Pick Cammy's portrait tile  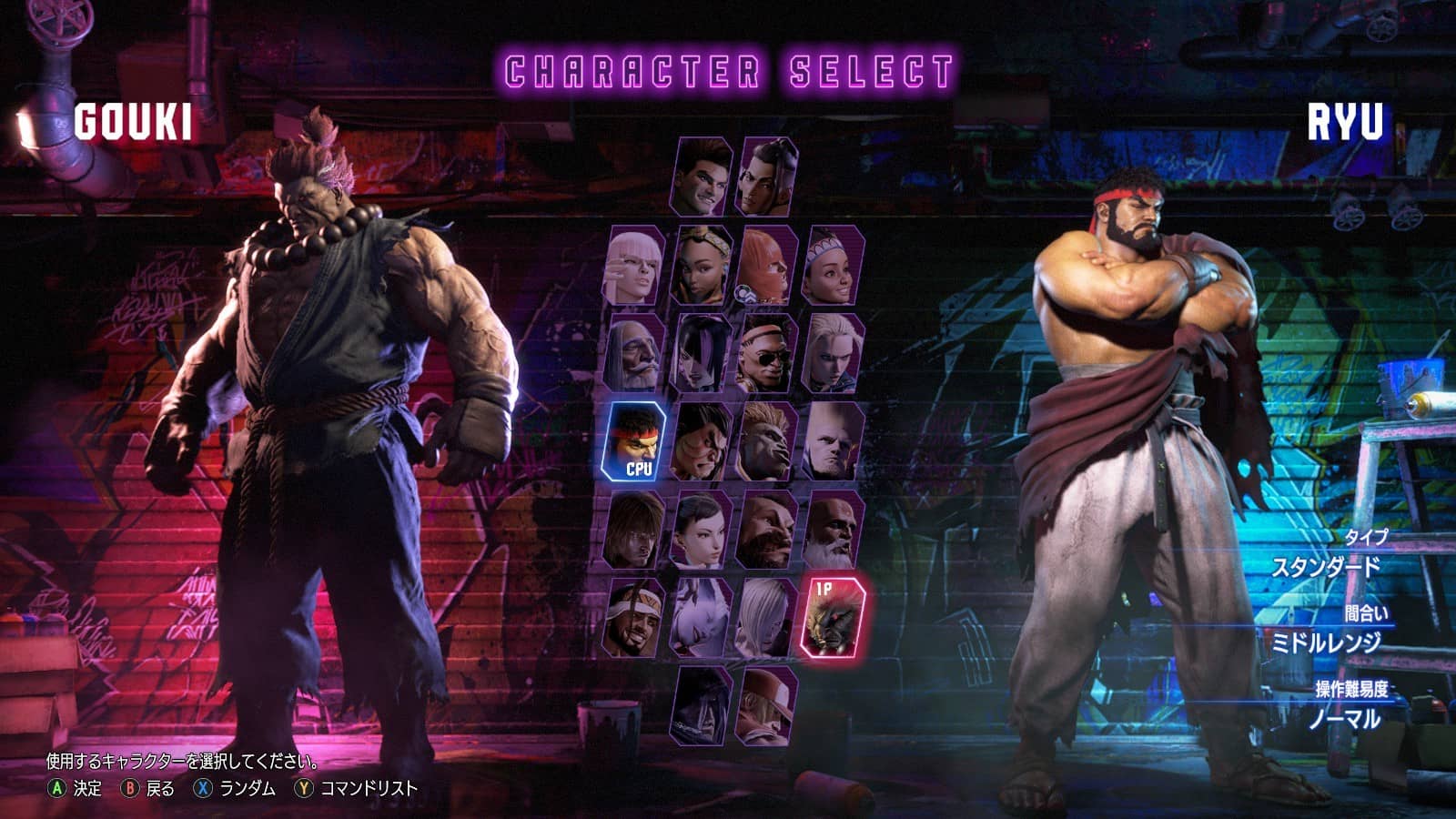(x=833, y=354)
